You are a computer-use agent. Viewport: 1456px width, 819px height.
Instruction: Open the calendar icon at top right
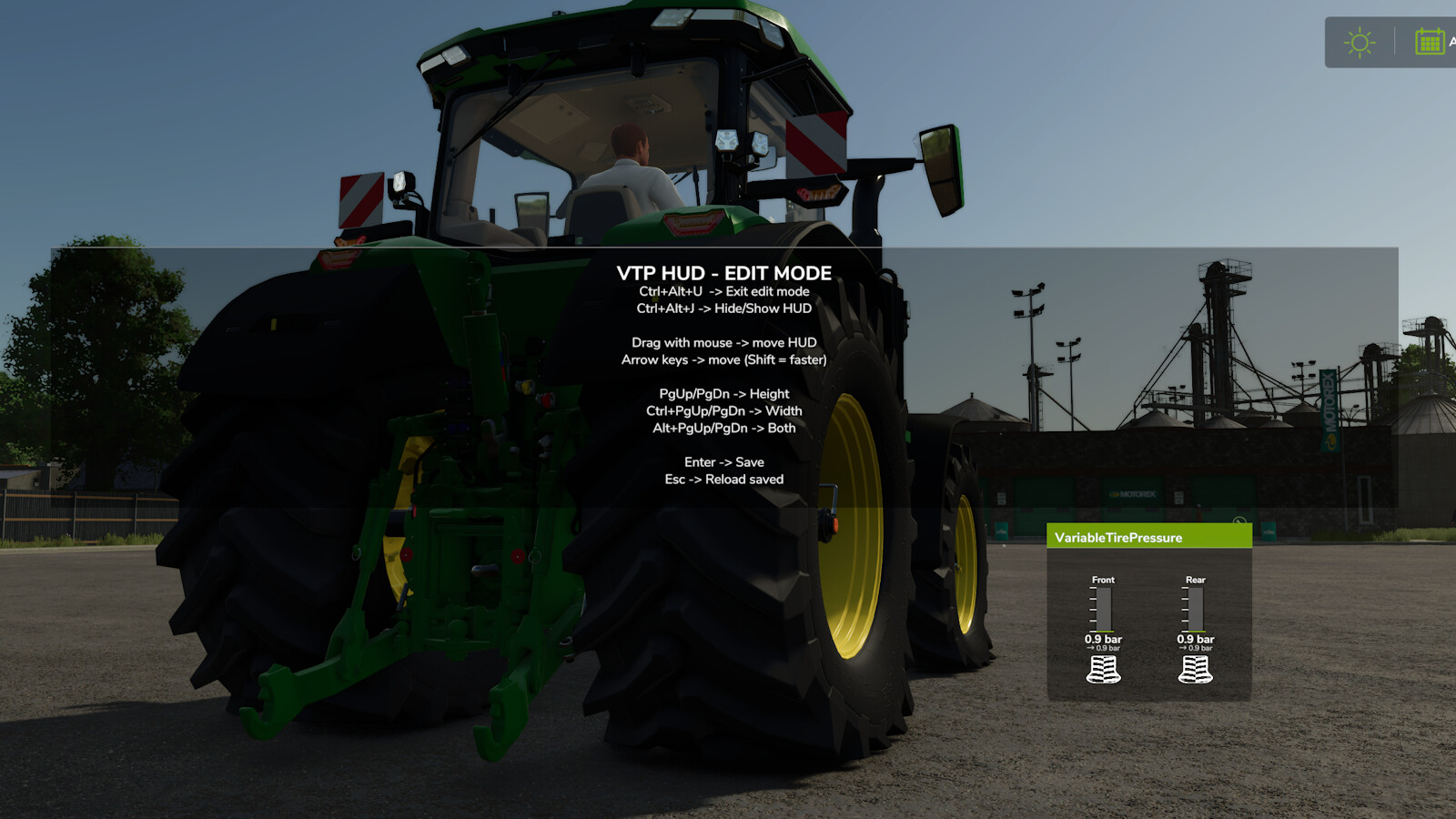pos(1431,41)
